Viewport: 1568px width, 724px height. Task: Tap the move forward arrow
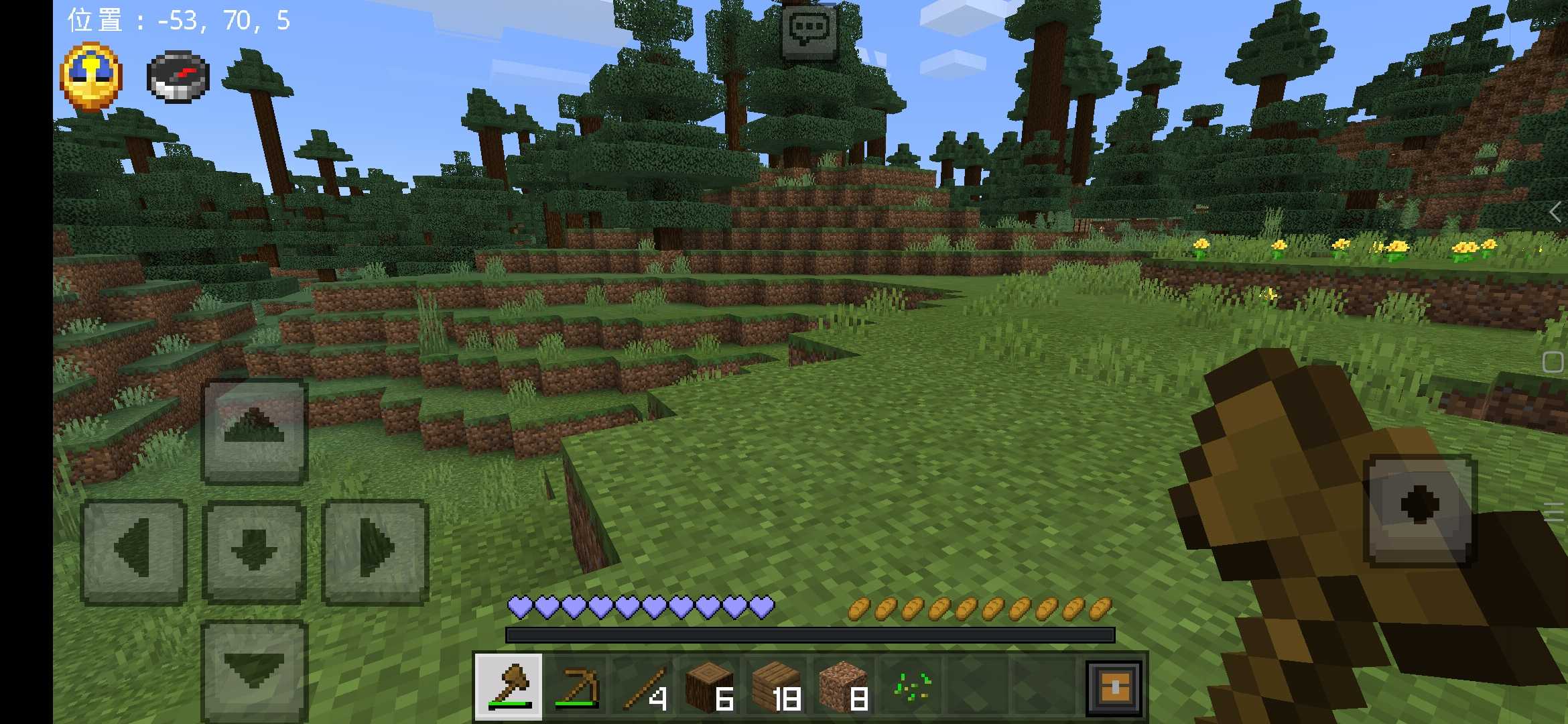[254, 431]
